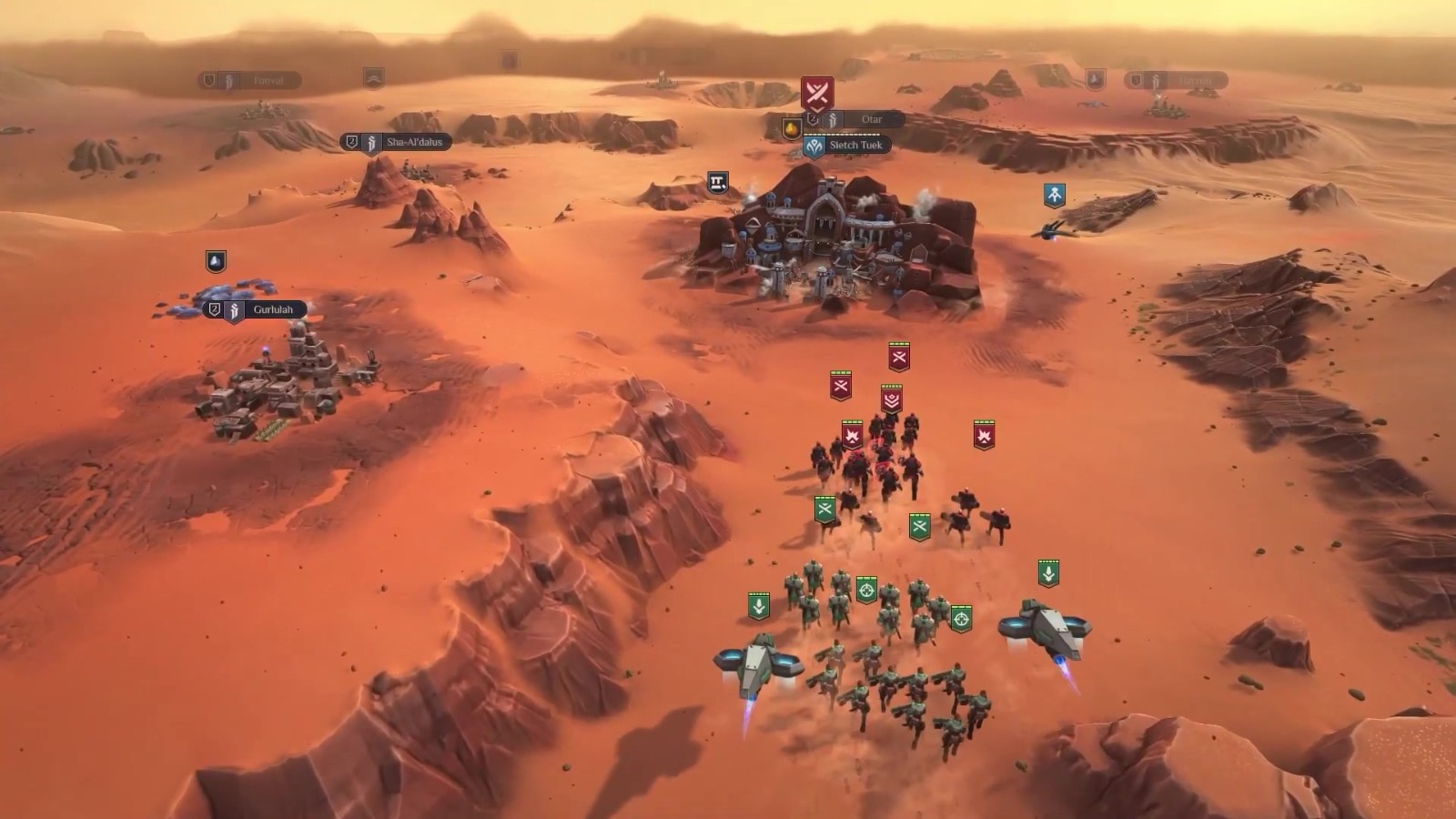
Task: Click the Sha-Al'dalus village nameplate
Action: (414, 143)
